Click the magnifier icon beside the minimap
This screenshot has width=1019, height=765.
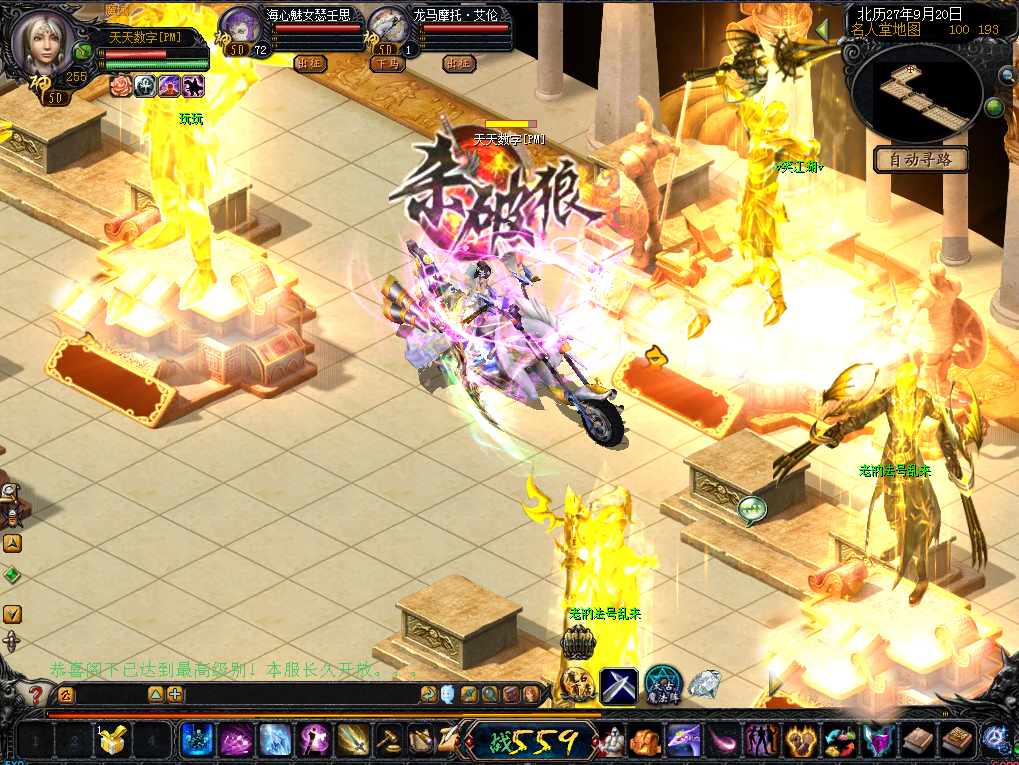[1006, 75]
